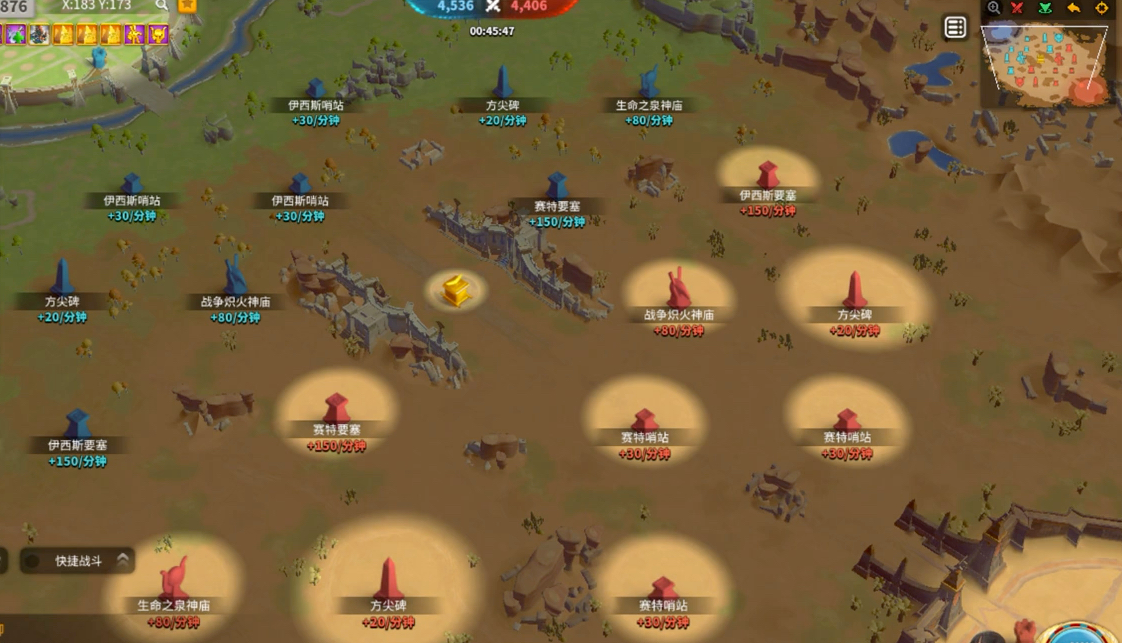Select the green cross healing buff icon
Viewport: 1122px width, 643px height.
pos(15,35)
